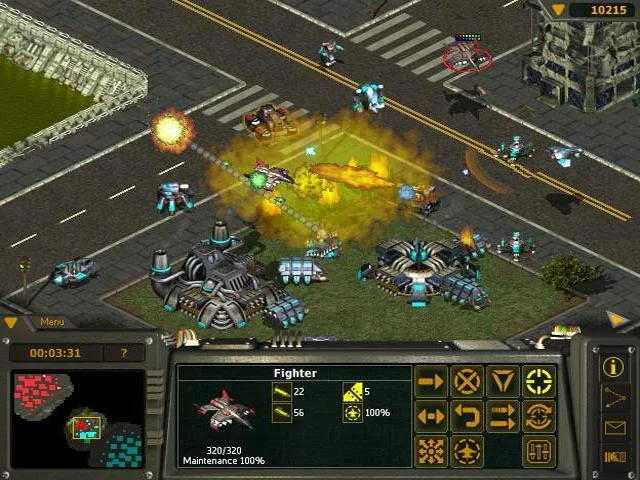Click the triangle arrow beside Menu

[x=12, y=322]
